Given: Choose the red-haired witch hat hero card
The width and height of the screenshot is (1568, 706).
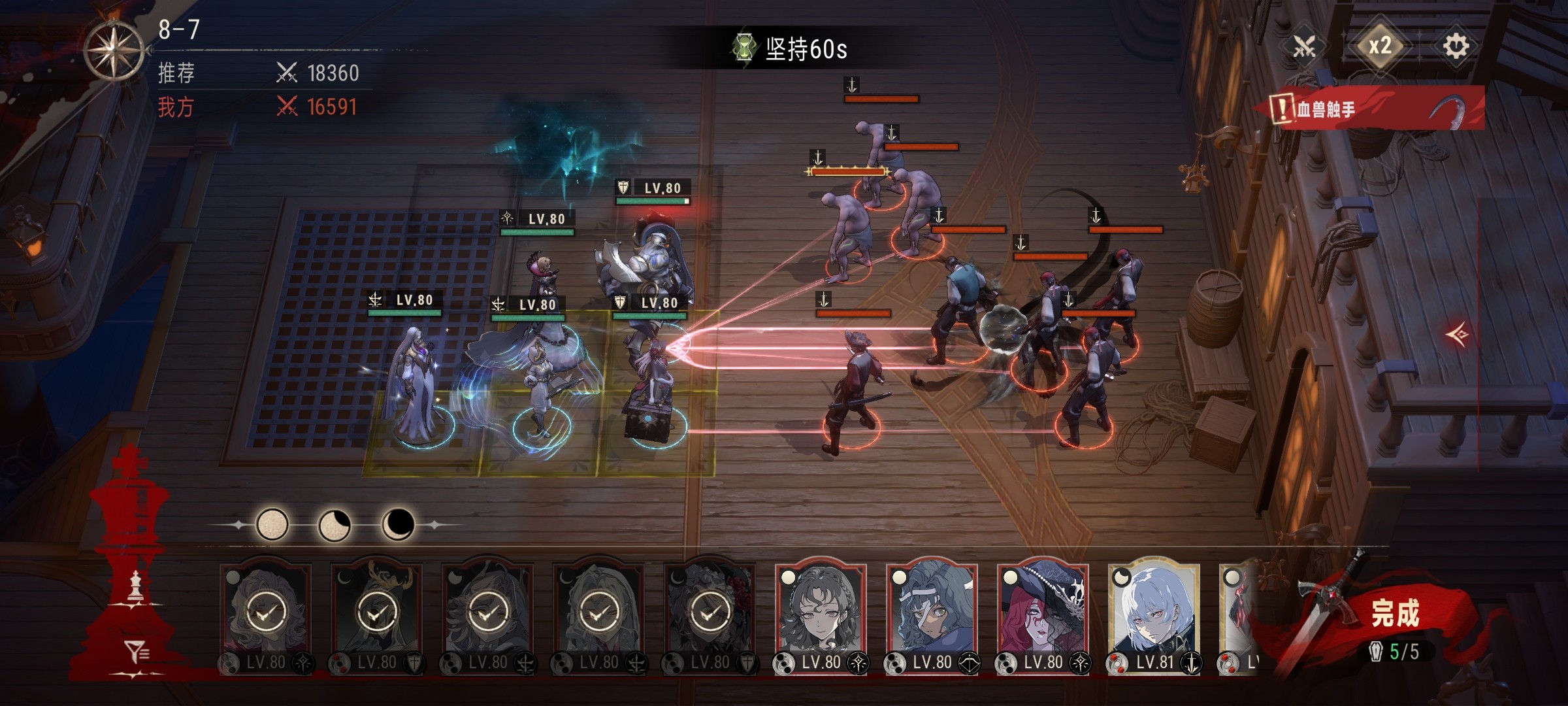Looking at the screenshot, I should pyautogui.click(x=1043, y=614).
